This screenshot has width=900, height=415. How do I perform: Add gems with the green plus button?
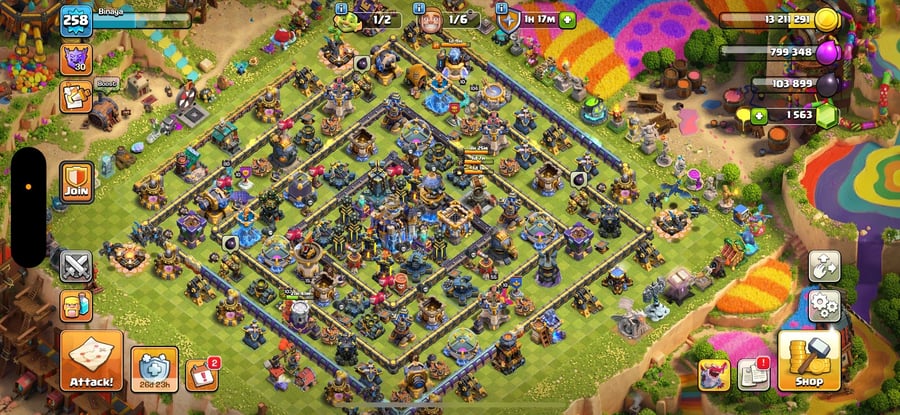click(x=759, y=117)
